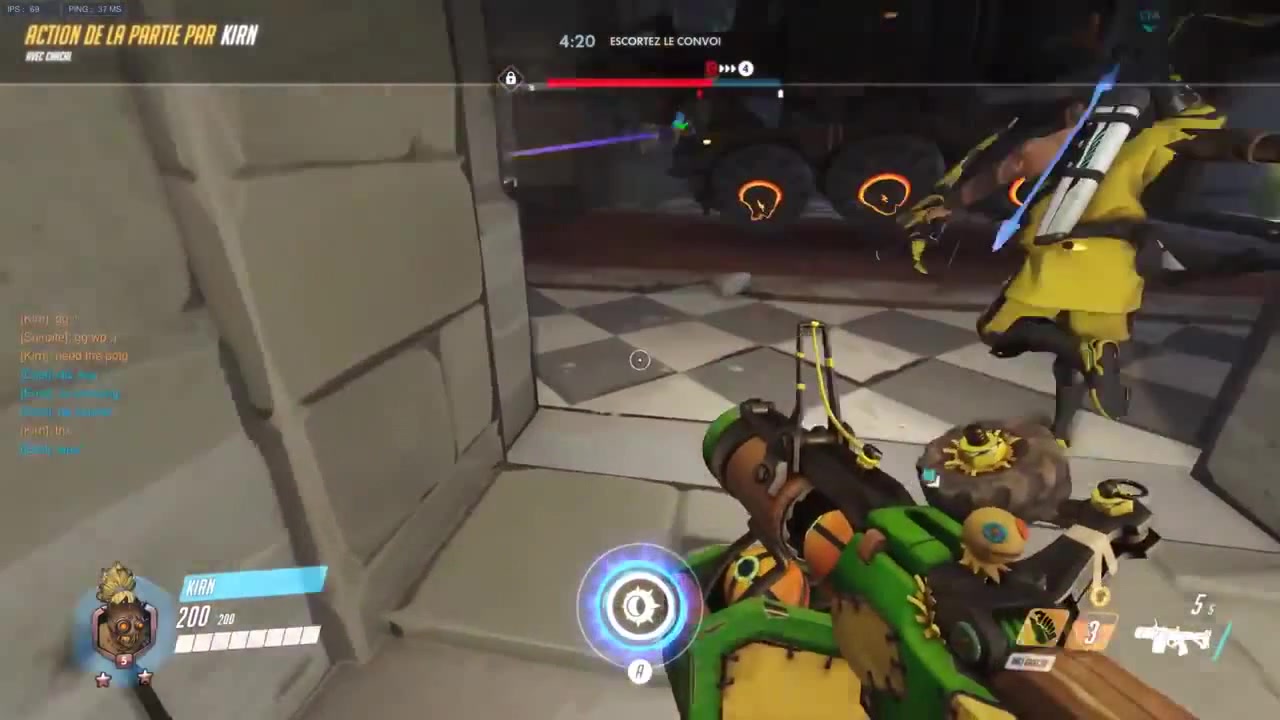Select the AVEC CHACAL label
The image size is (1280, 720).
(50, 56)
